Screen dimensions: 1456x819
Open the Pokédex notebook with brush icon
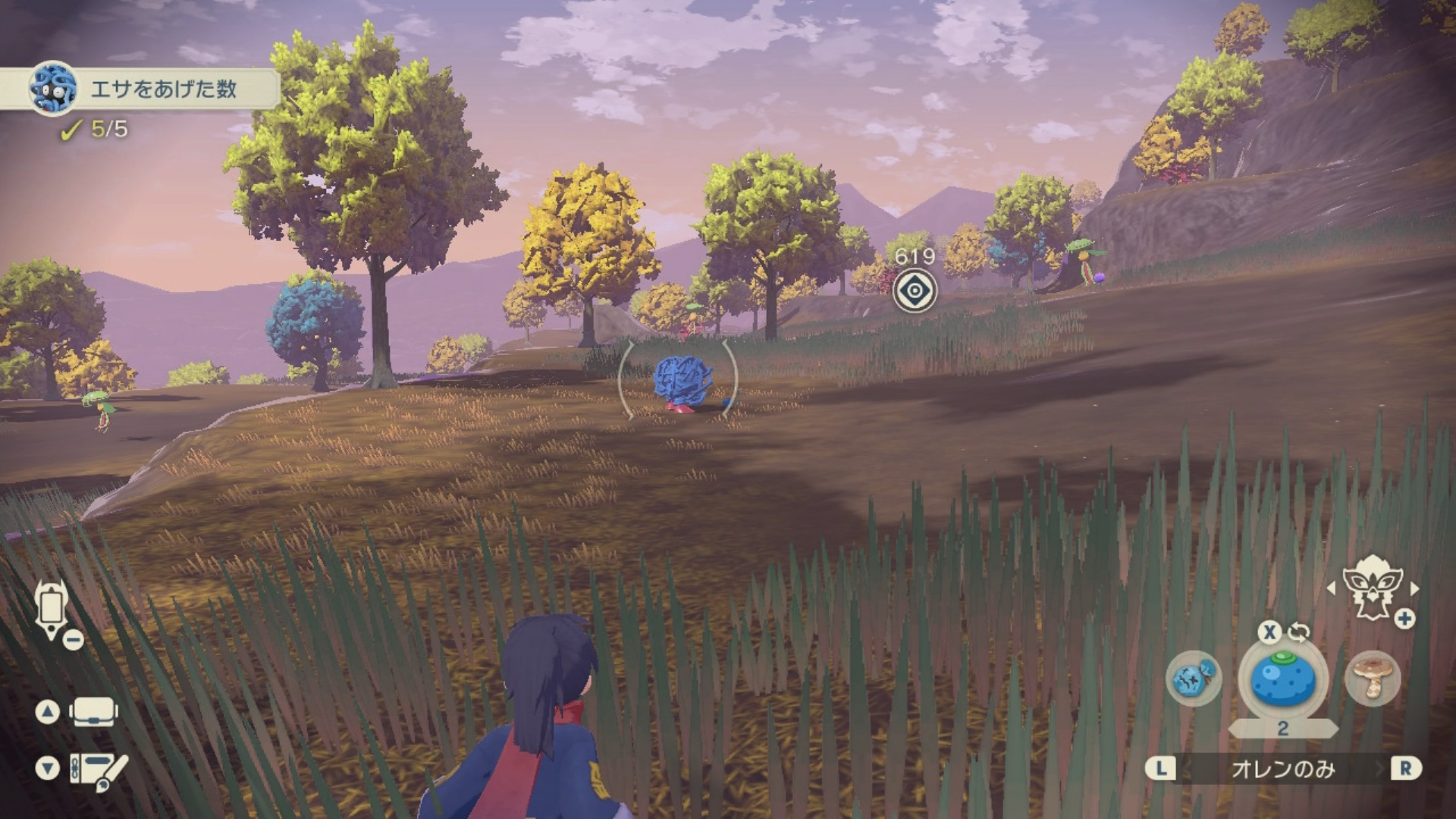tap(97, 769)
